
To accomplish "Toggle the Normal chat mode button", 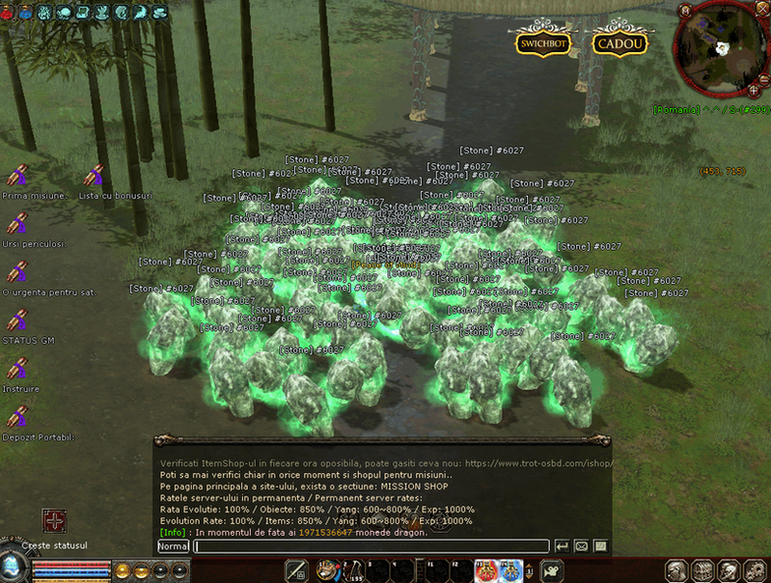I will [x=173, y=546].
